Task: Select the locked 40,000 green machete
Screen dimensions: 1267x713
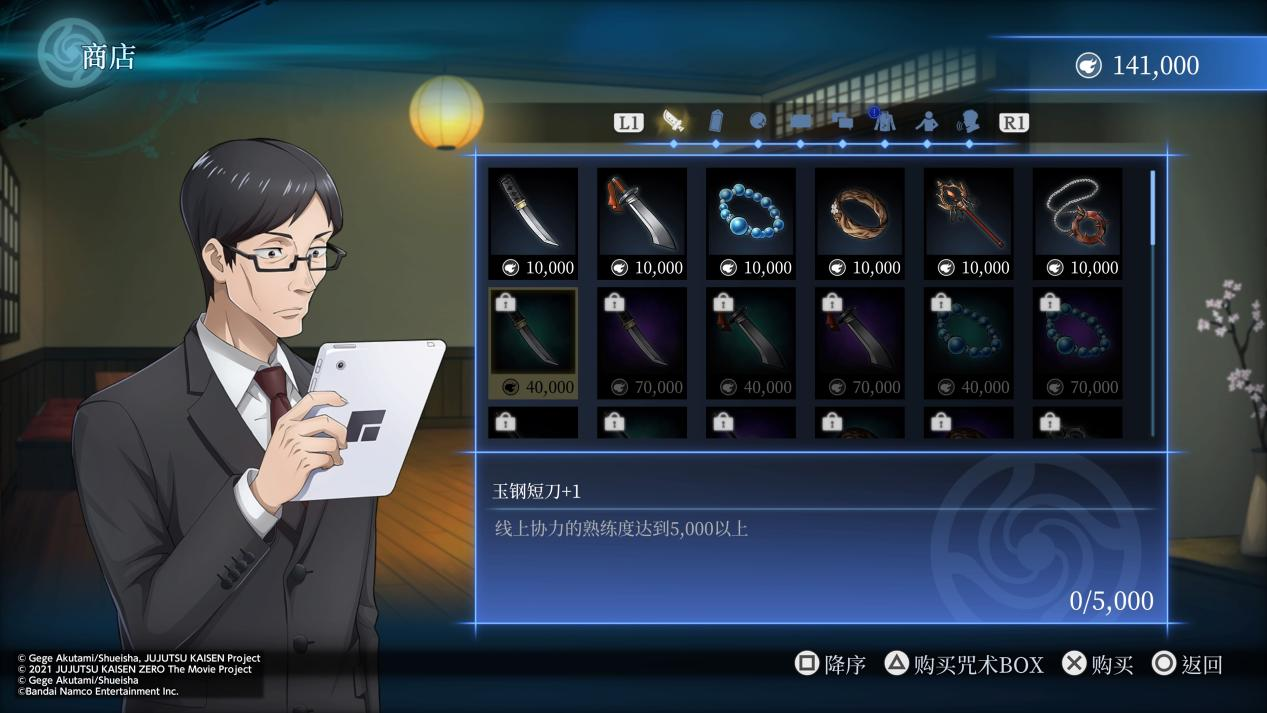Action: point(751,343)
